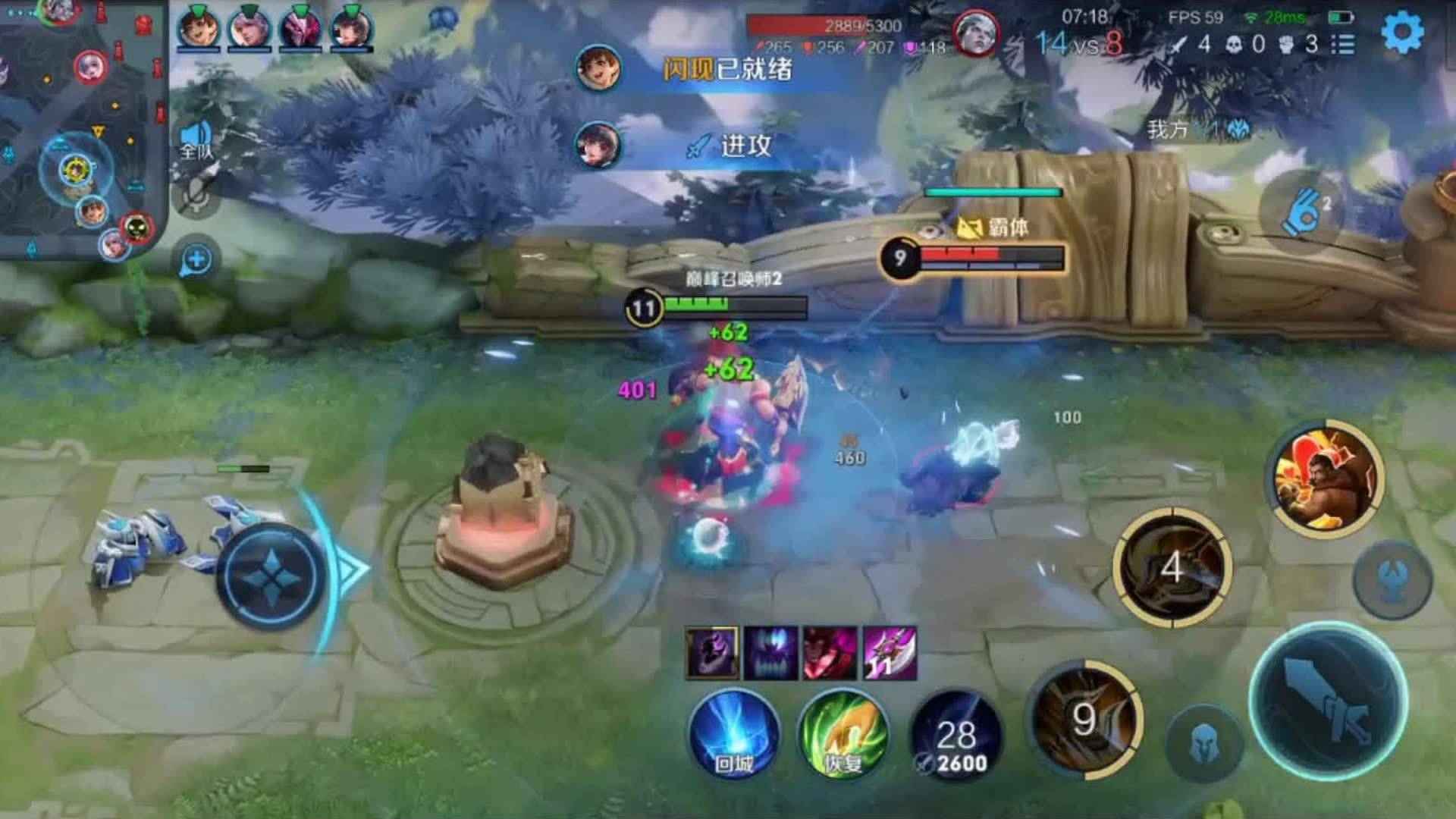Tap the minimap
Image resolution: width=1456 pixels, height=819 pixels.
point(80,129)
